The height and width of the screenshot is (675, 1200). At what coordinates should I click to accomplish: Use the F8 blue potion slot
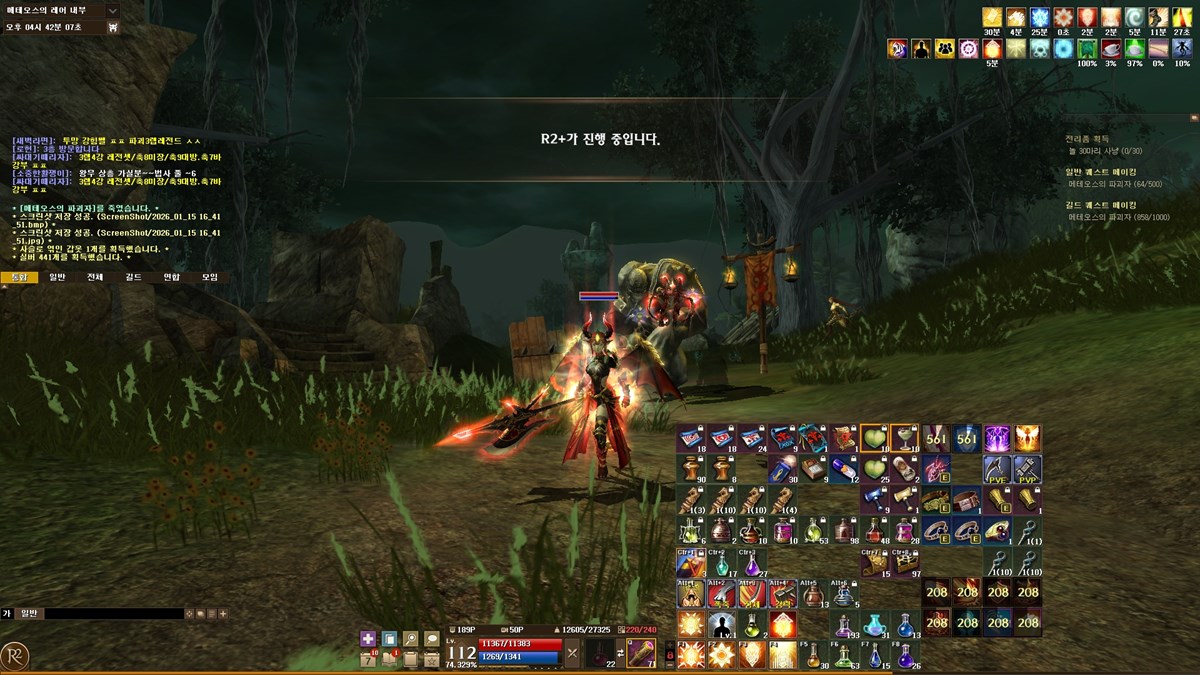pyautogui.click(x=906, y=656)
